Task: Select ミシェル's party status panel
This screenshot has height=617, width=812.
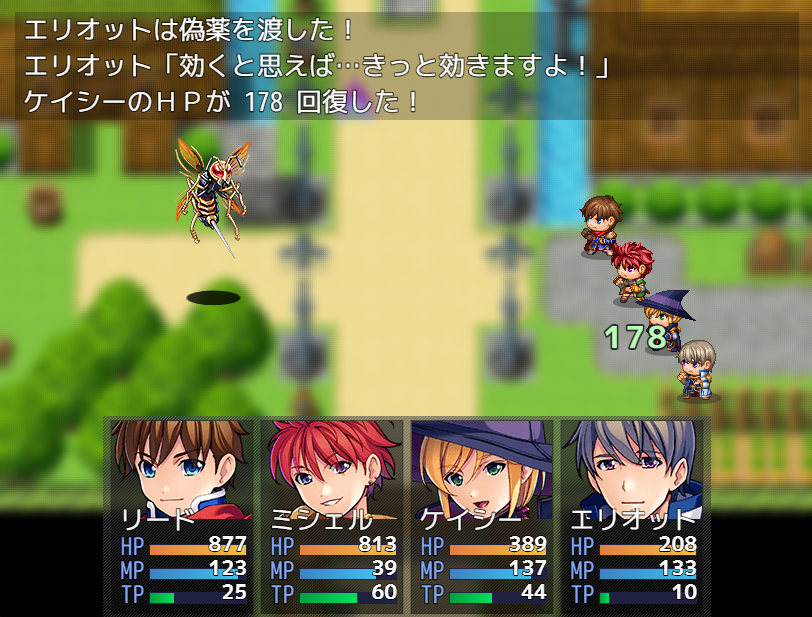Action: point(331,515)
